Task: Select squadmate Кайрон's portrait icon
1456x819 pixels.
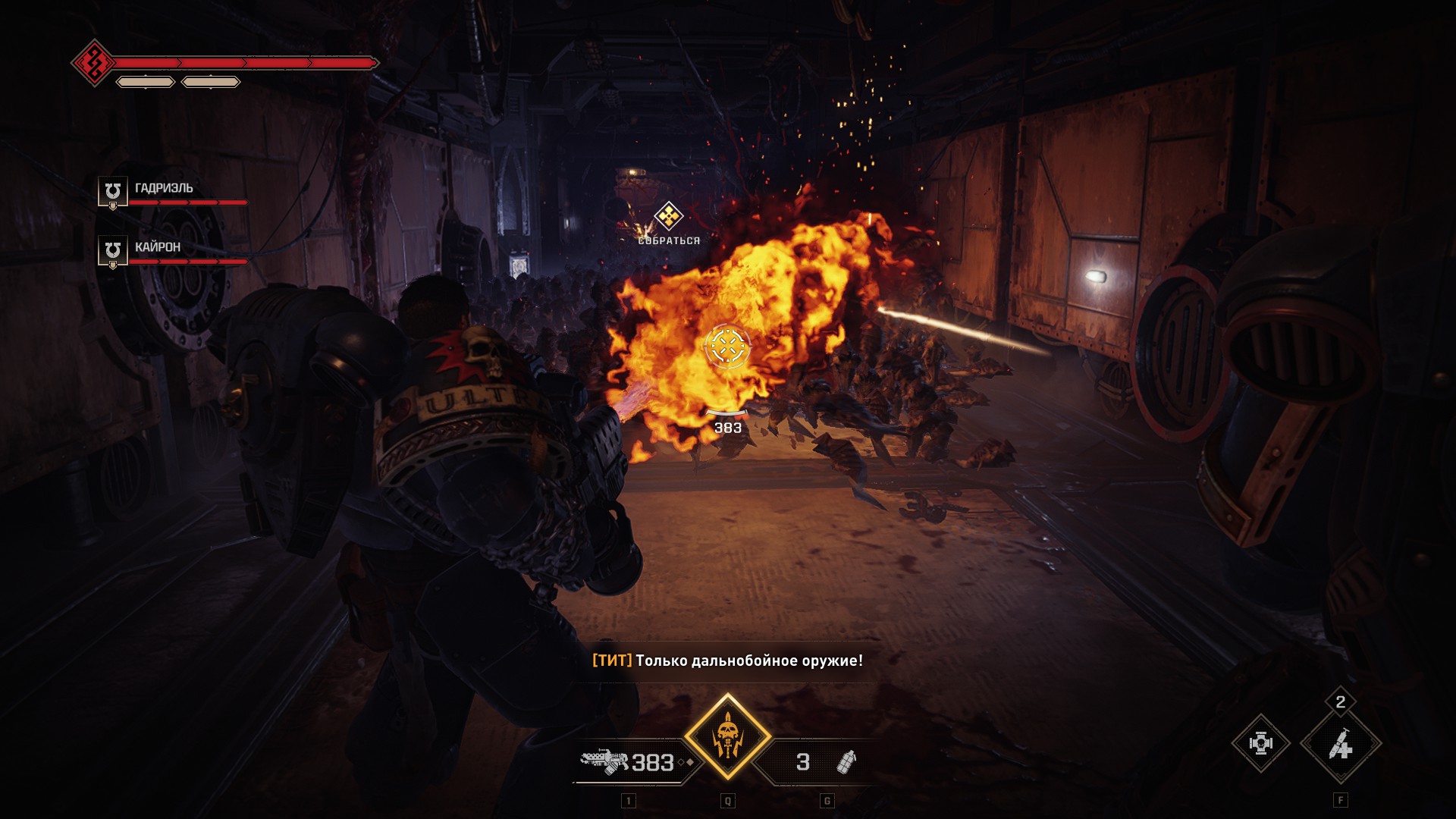Action: point(113,250)
